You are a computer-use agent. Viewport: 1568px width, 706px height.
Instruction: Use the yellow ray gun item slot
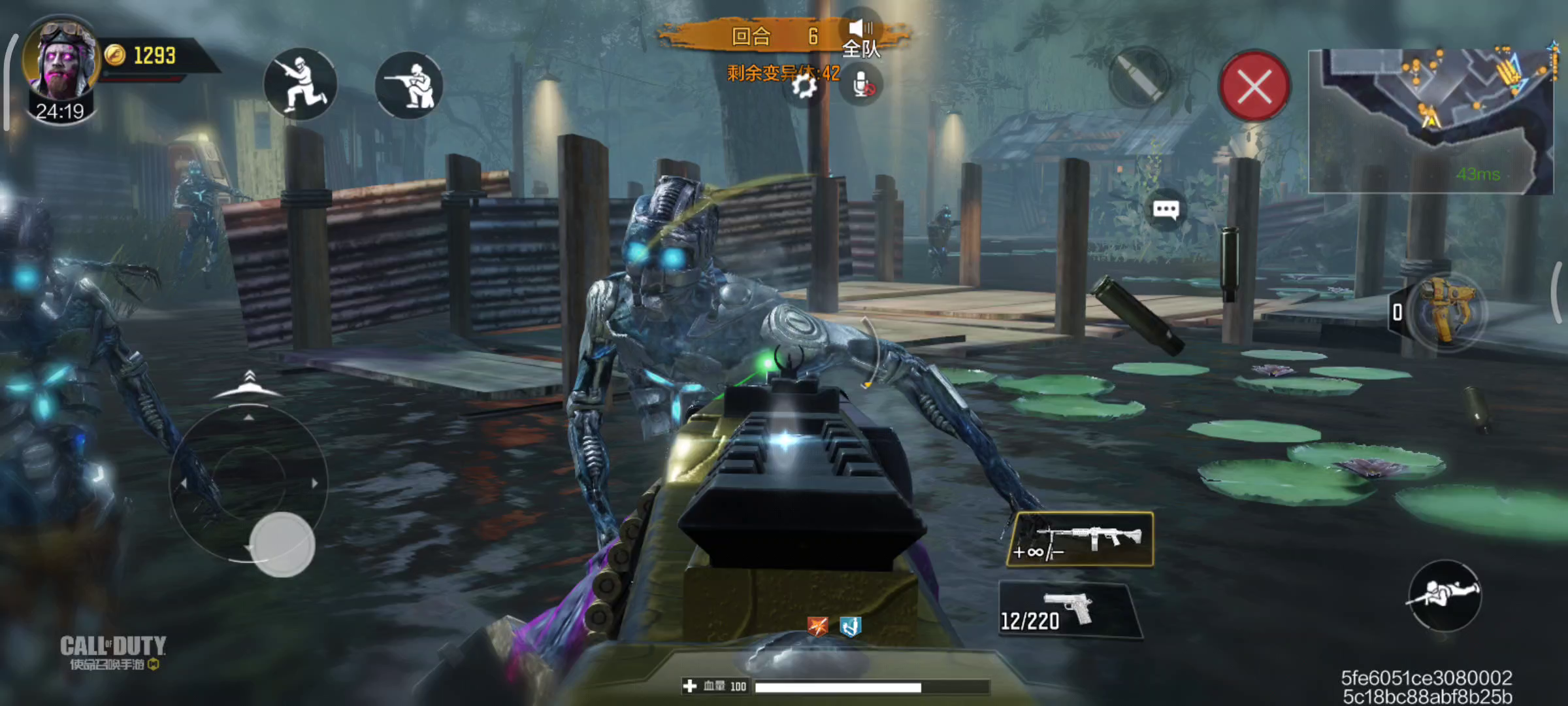1445,312
